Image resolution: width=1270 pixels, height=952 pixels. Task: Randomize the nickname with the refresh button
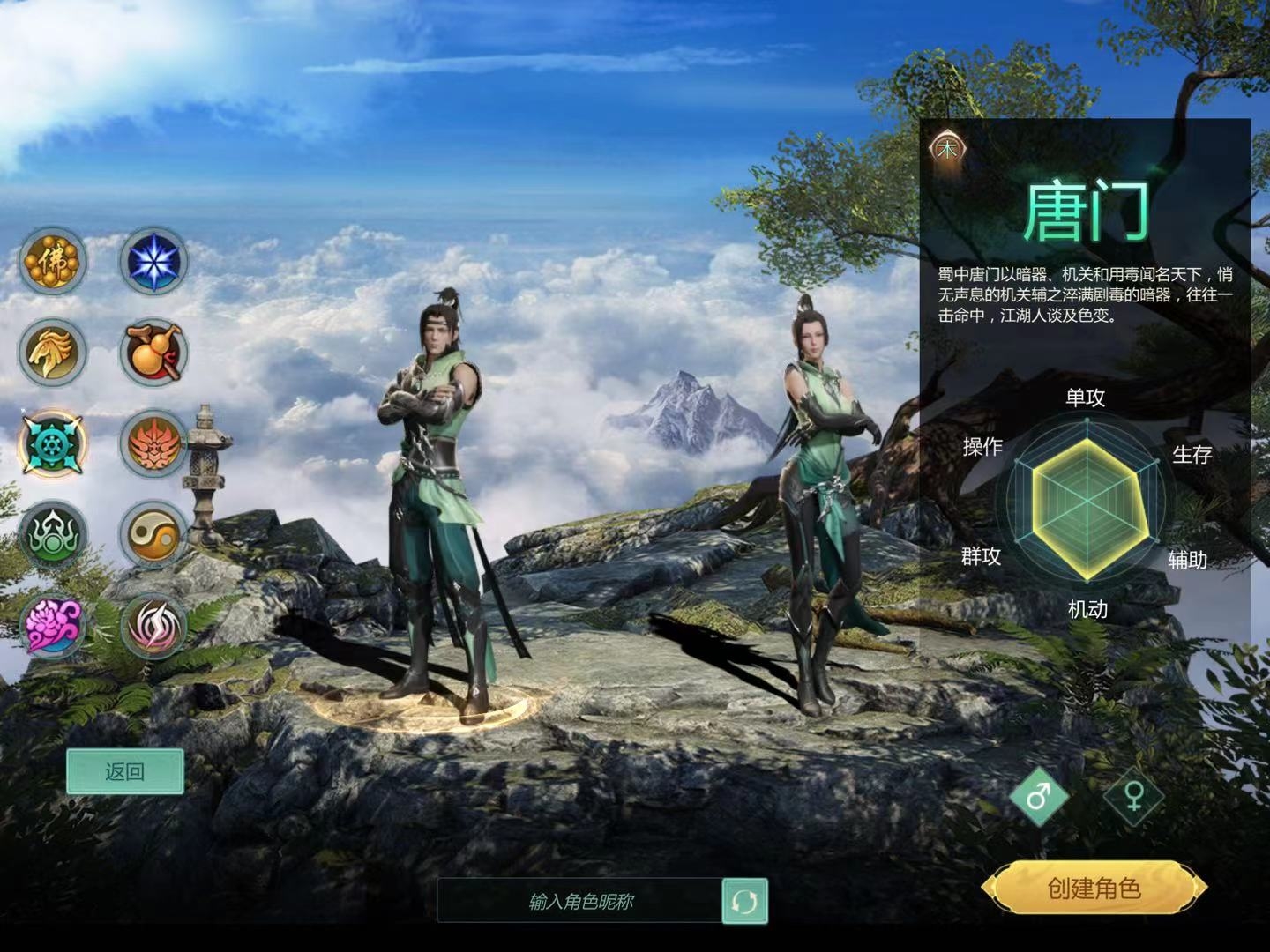(744, 901)
